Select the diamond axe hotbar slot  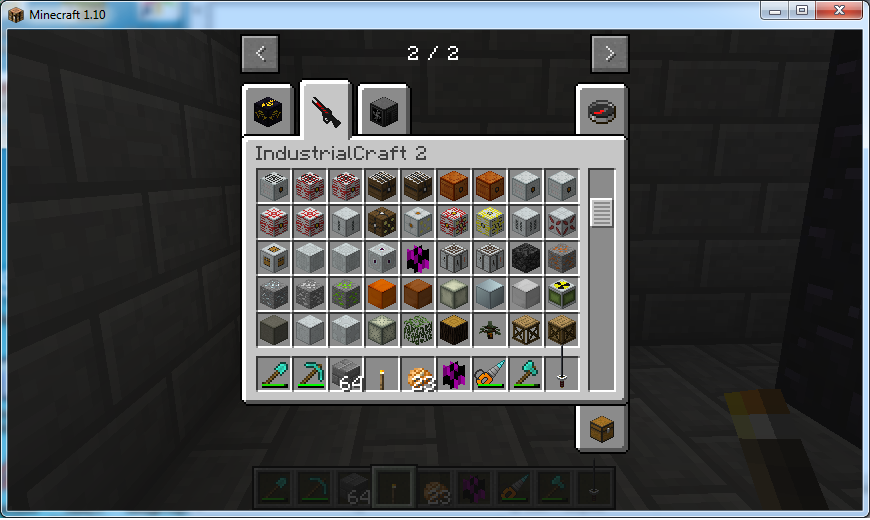525,376
